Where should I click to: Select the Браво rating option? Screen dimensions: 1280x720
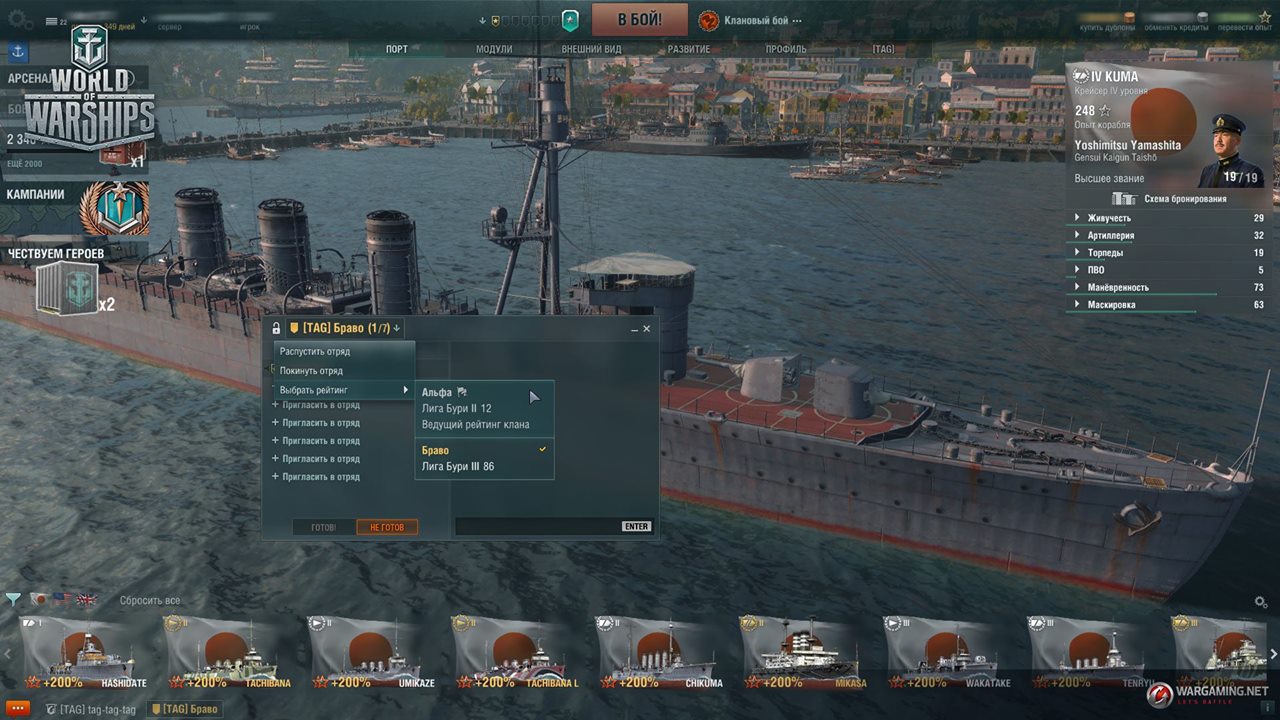(x=436, y=451)
